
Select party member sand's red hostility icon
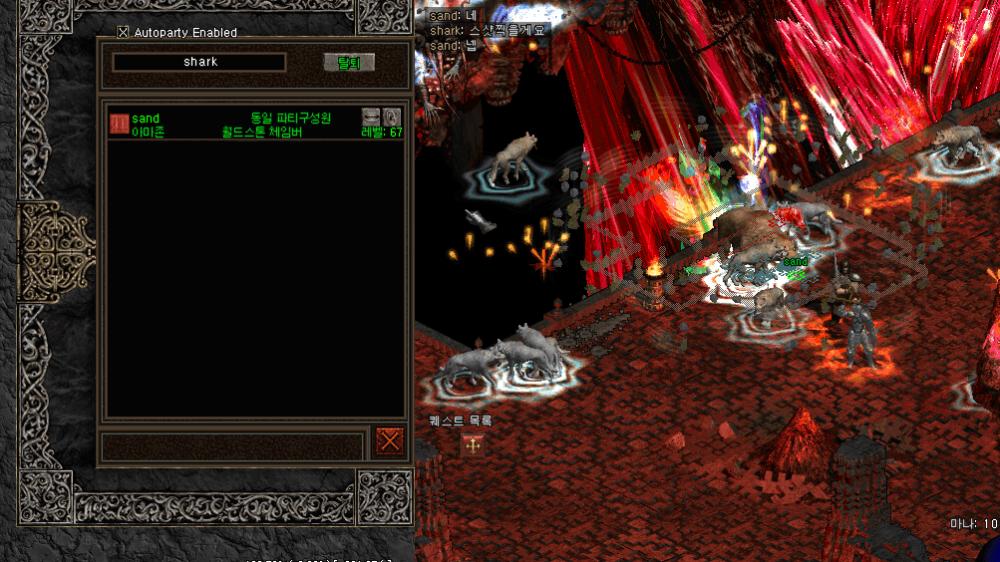[119, 123]
